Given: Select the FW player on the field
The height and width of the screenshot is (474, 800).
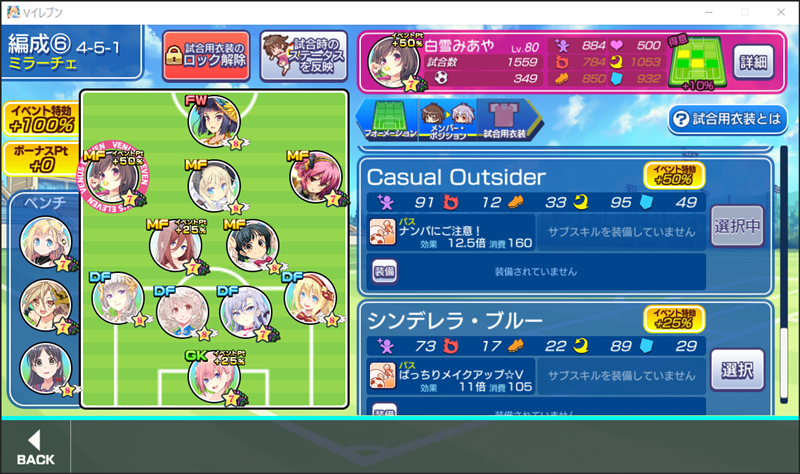Looking at the screenshot, I should tap(212, 121).
